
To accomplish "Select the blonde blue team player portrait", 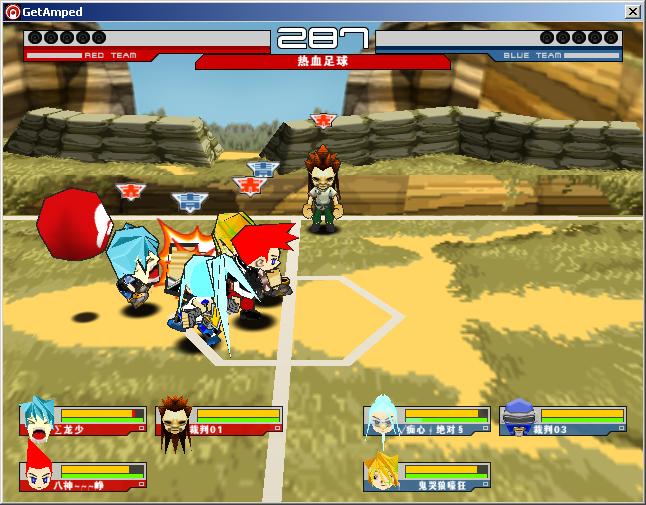I will click(383, 474).
